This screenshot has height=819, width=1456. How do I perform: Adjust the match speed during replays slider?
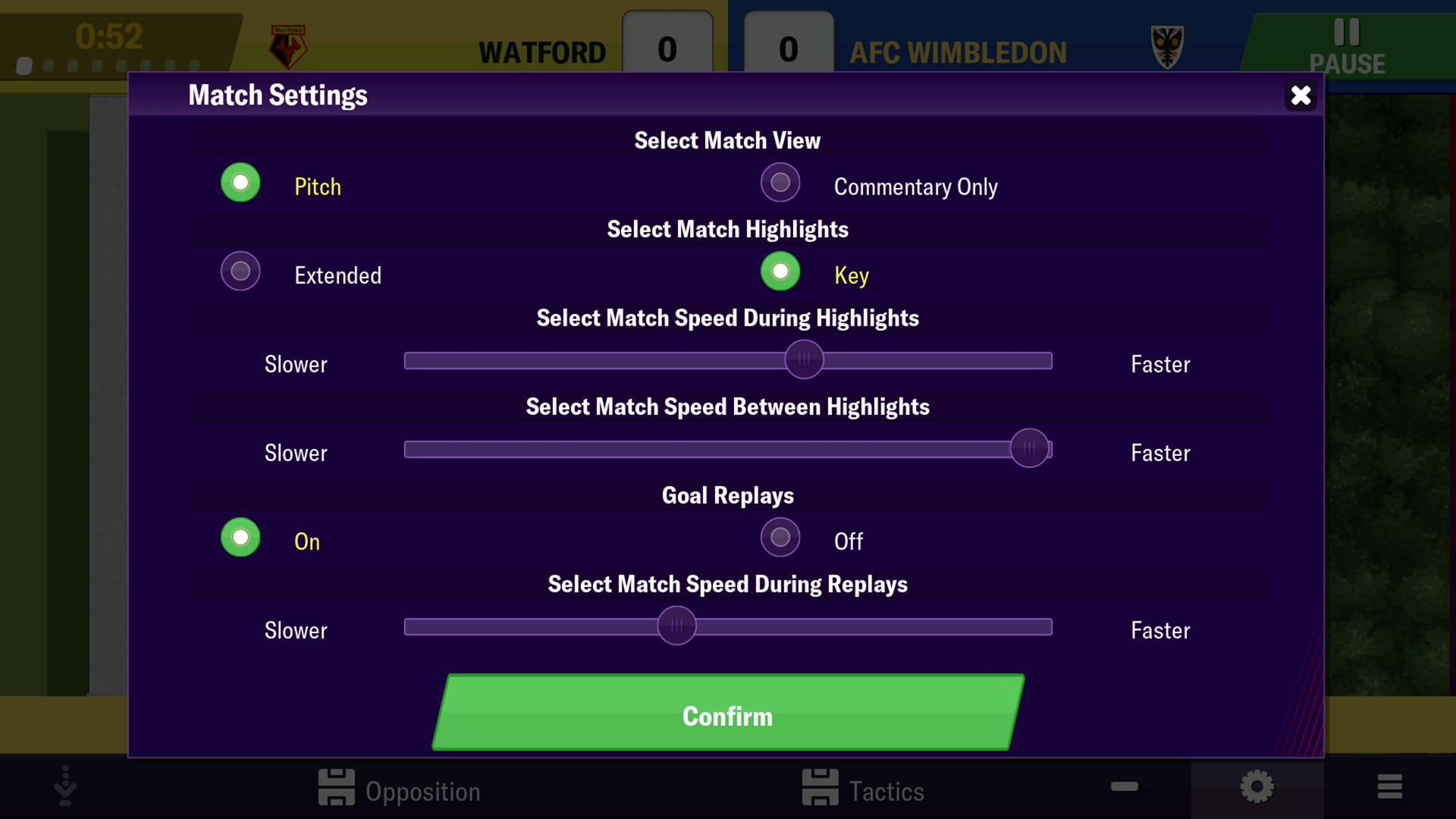677,626
